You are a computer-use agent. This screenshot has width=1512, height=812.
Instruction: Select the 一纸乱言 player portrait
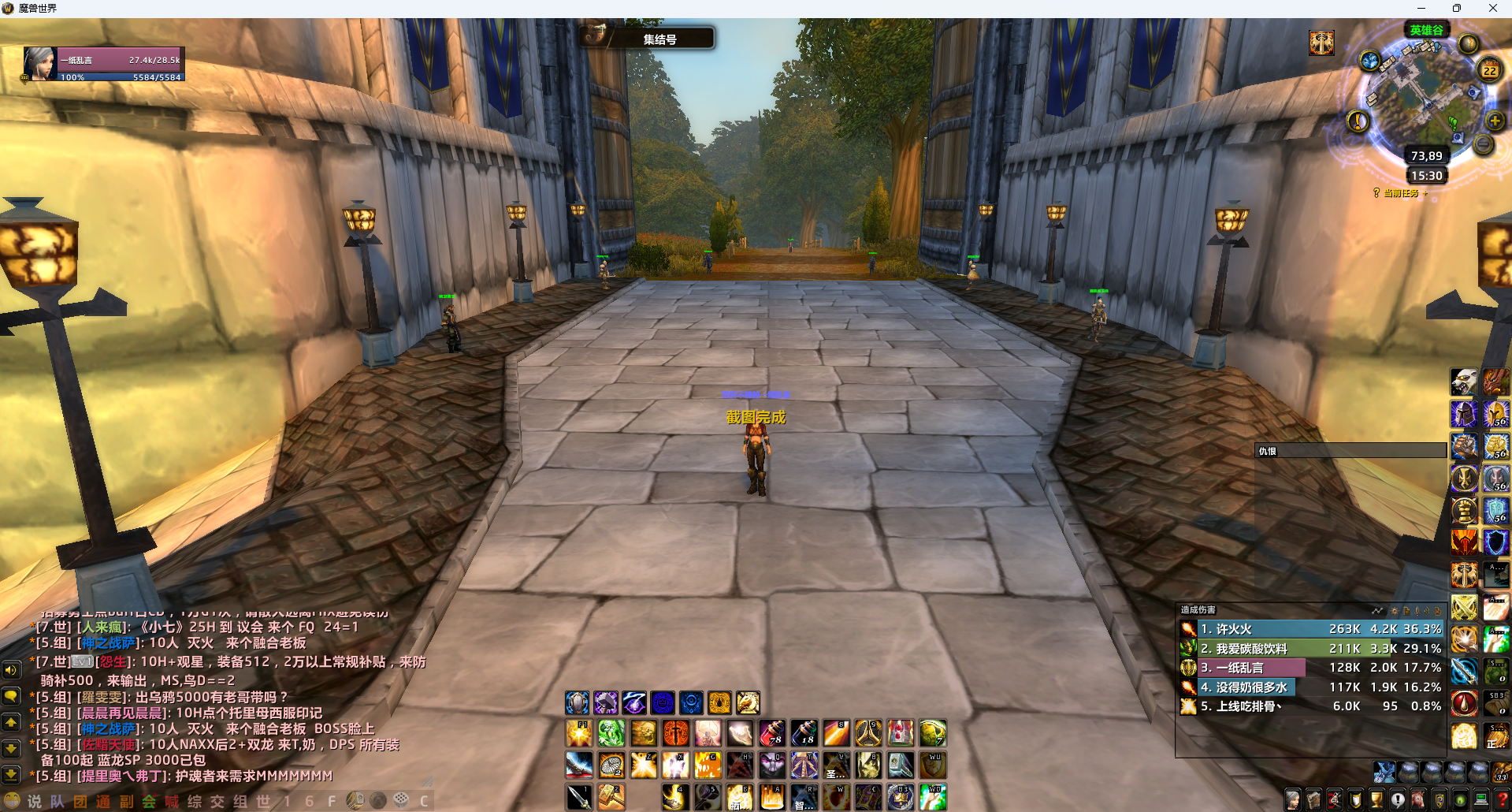pos(39,64)
